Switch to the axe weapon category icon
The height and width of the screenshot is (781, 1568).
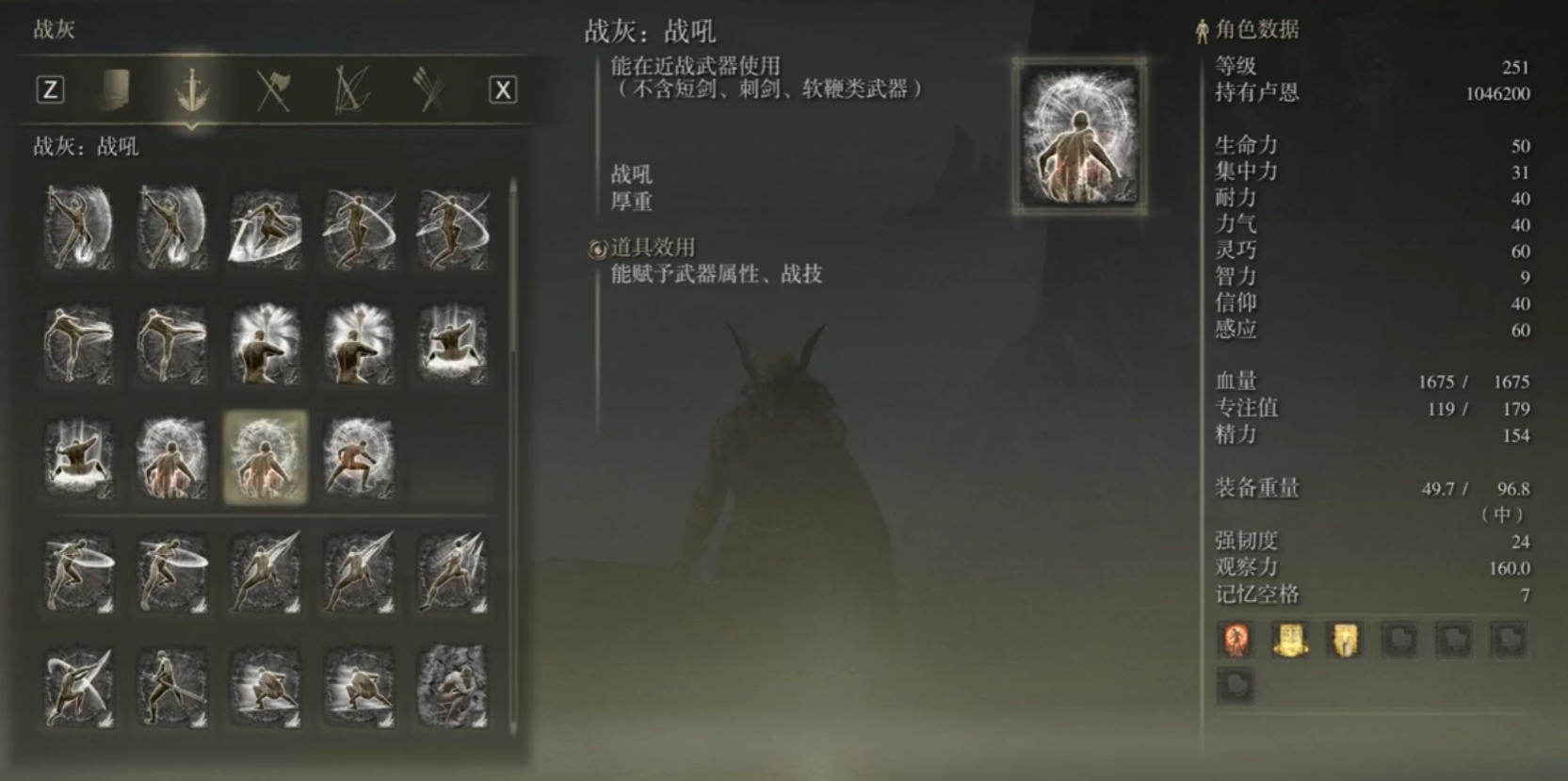pos(271,90)
